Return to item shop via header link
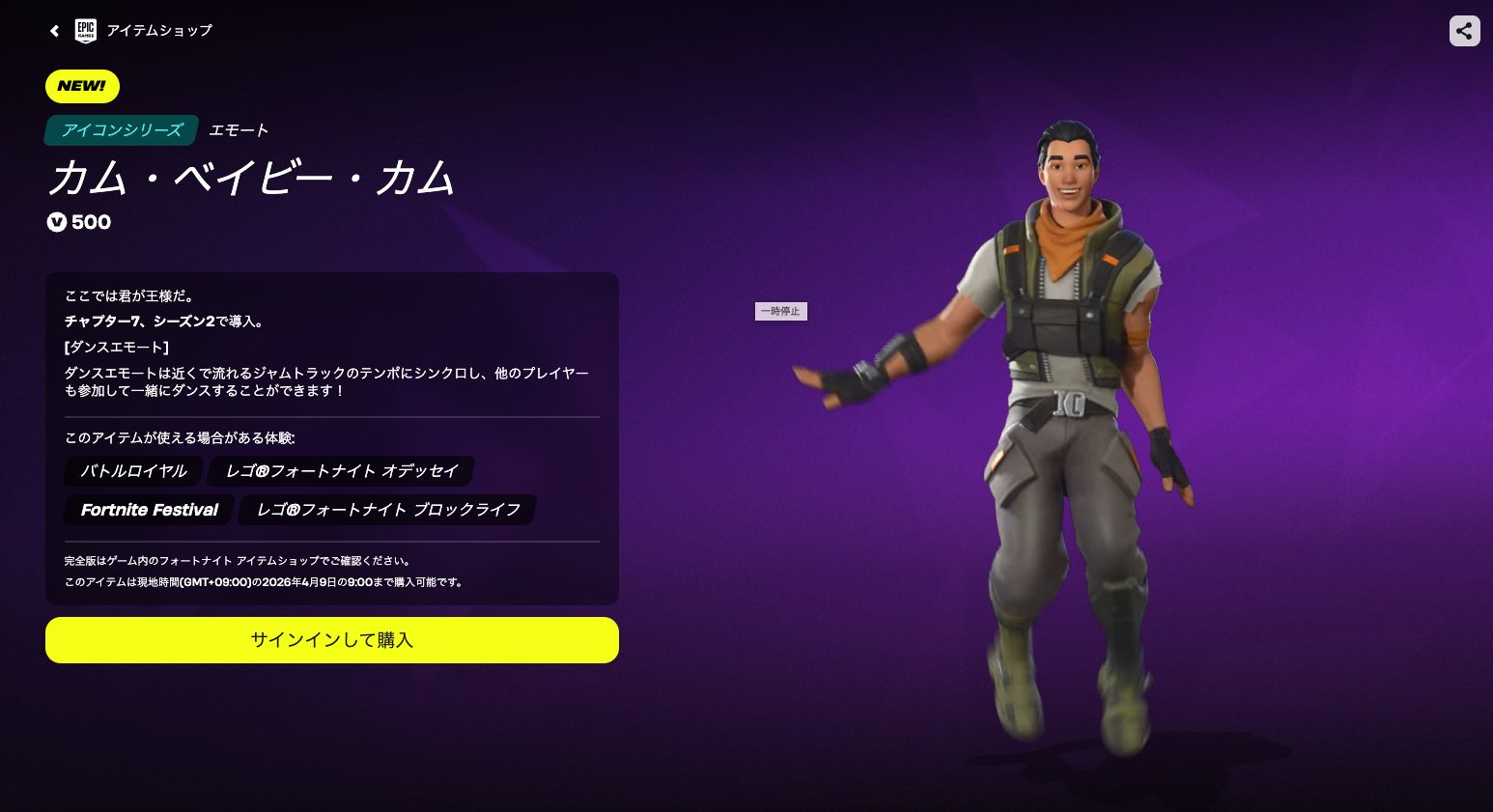 pyautogui.click(x=160, y=30)
